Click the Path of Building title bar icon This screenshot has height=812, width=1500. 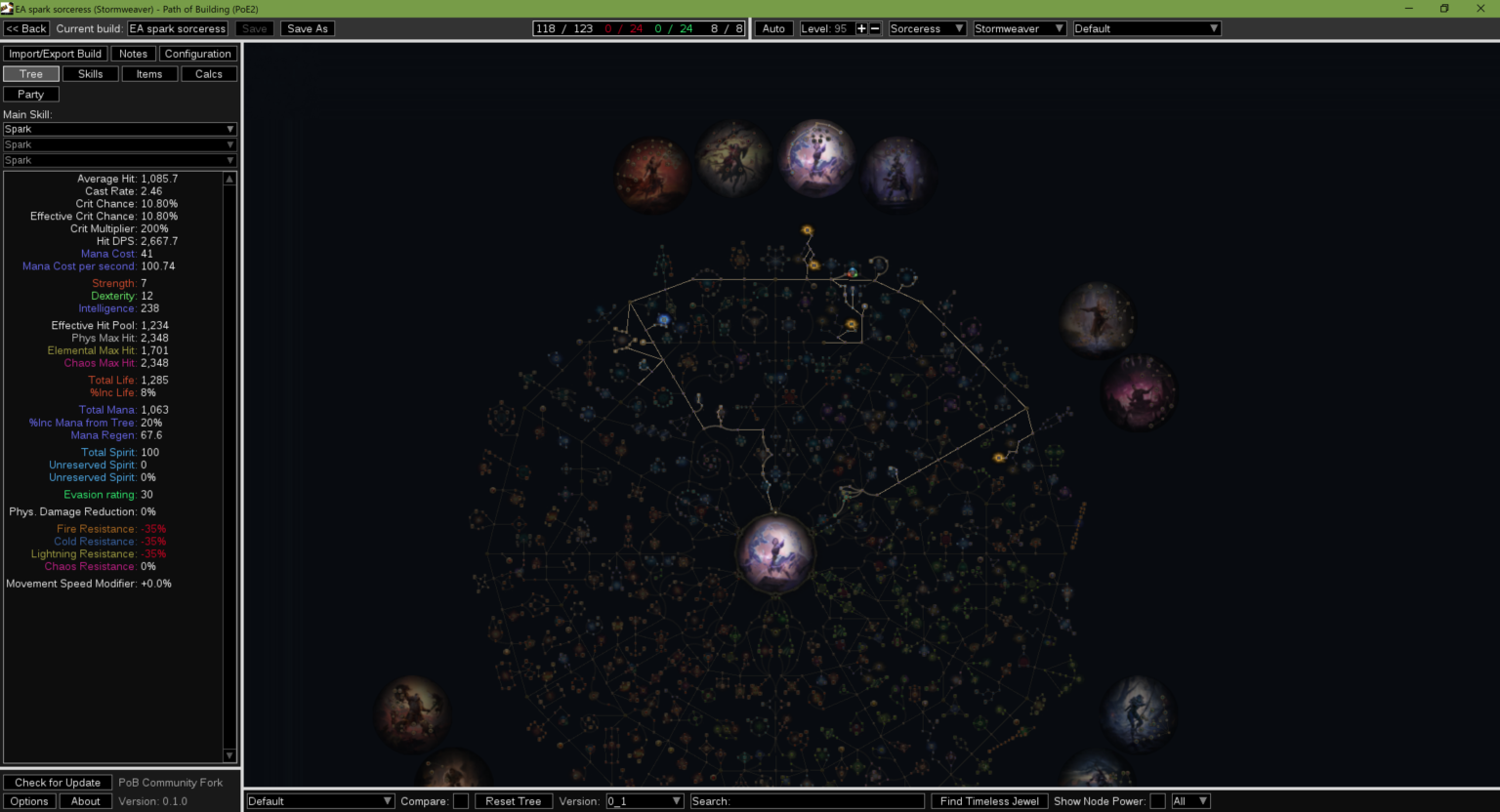tap(8, 8)
